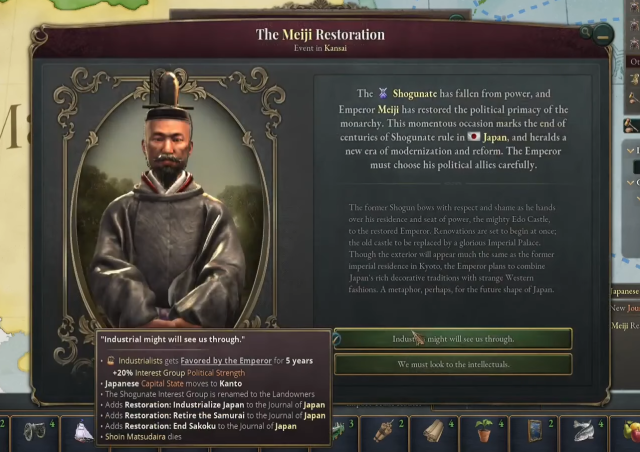Screen dimensions: 640x452
Task: Select the fish goods icon
Action: [581, 432]
